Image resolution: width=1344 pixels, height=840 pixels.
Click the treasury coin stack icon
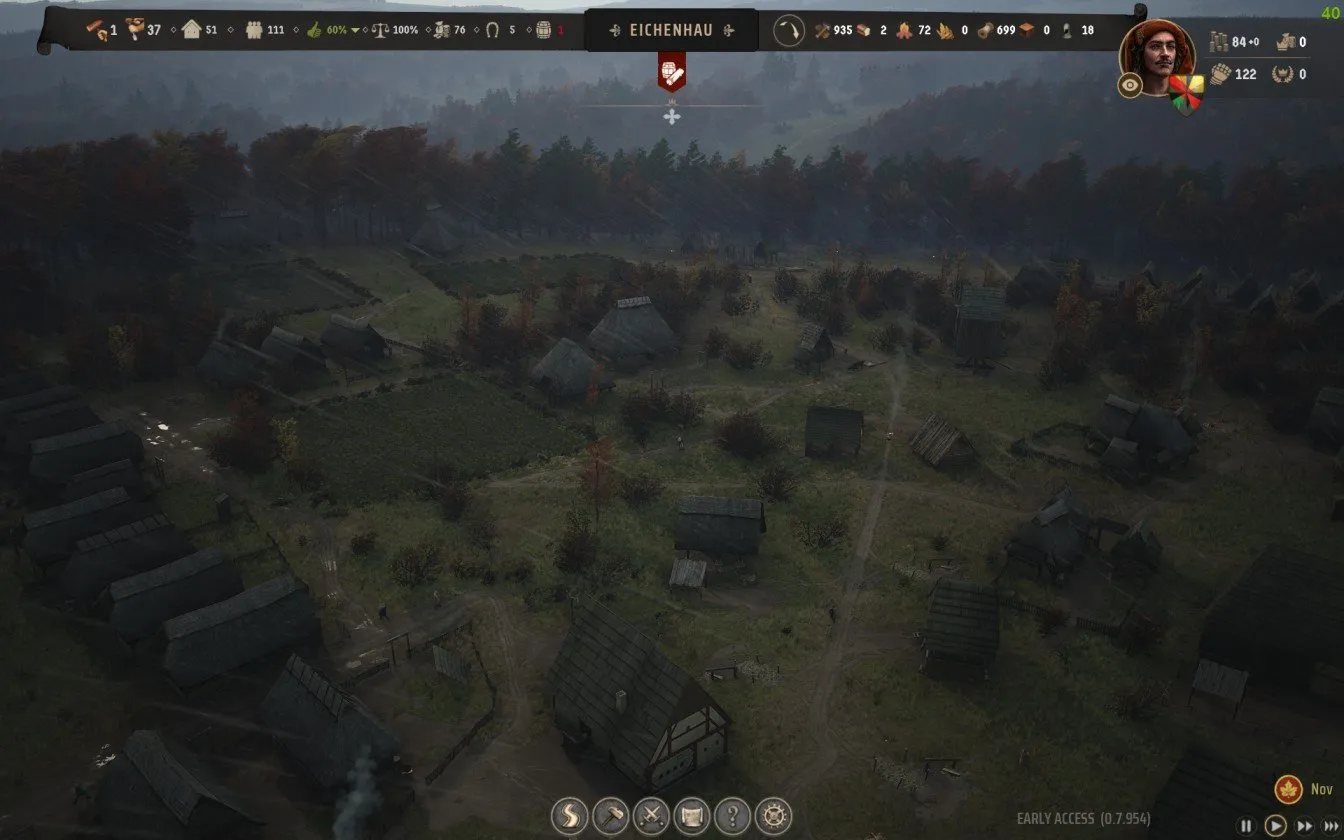click(1218, 42)
